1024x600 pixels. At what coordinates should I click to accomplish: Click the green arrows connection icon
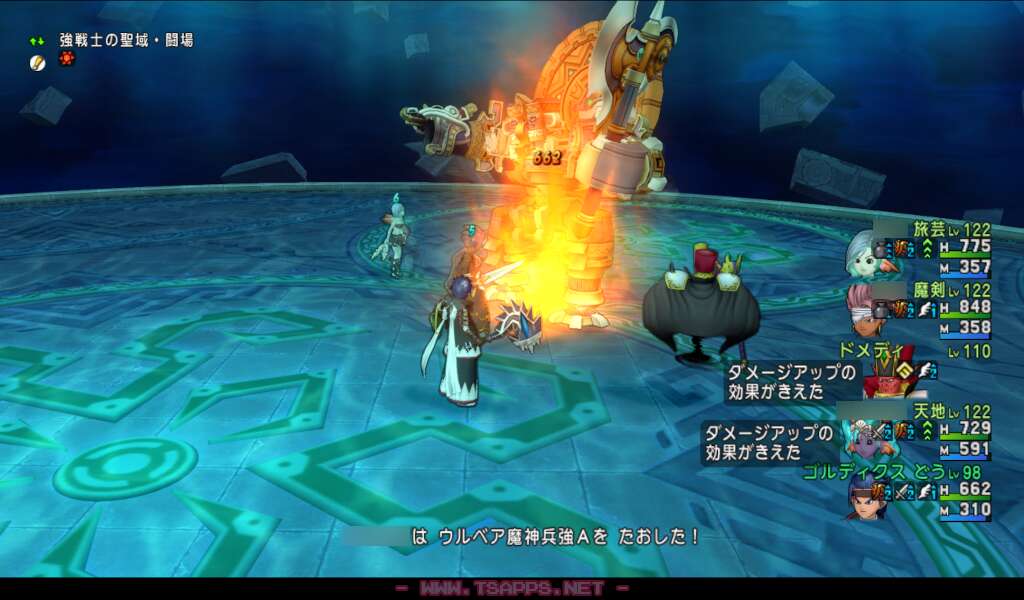(x=37, y=41)
